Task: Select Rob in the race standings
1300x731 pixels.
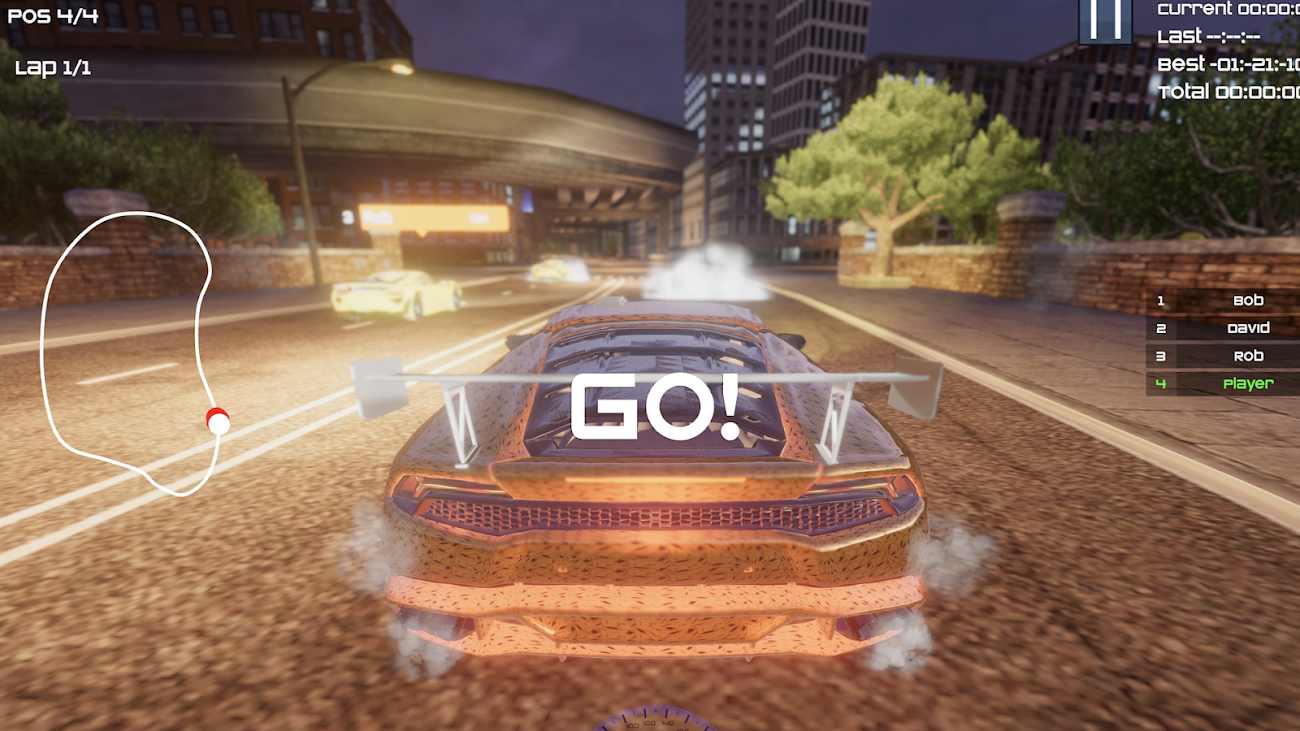Action: click(1248, 355)
